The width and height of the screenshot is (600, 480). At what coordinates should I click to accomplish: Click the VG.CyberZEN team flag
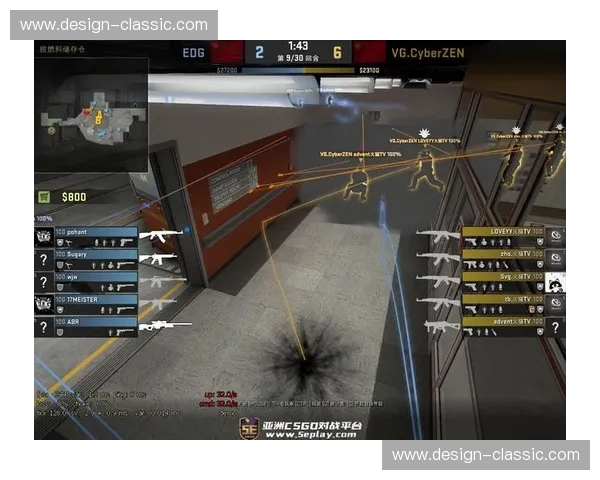click(369, 52)
